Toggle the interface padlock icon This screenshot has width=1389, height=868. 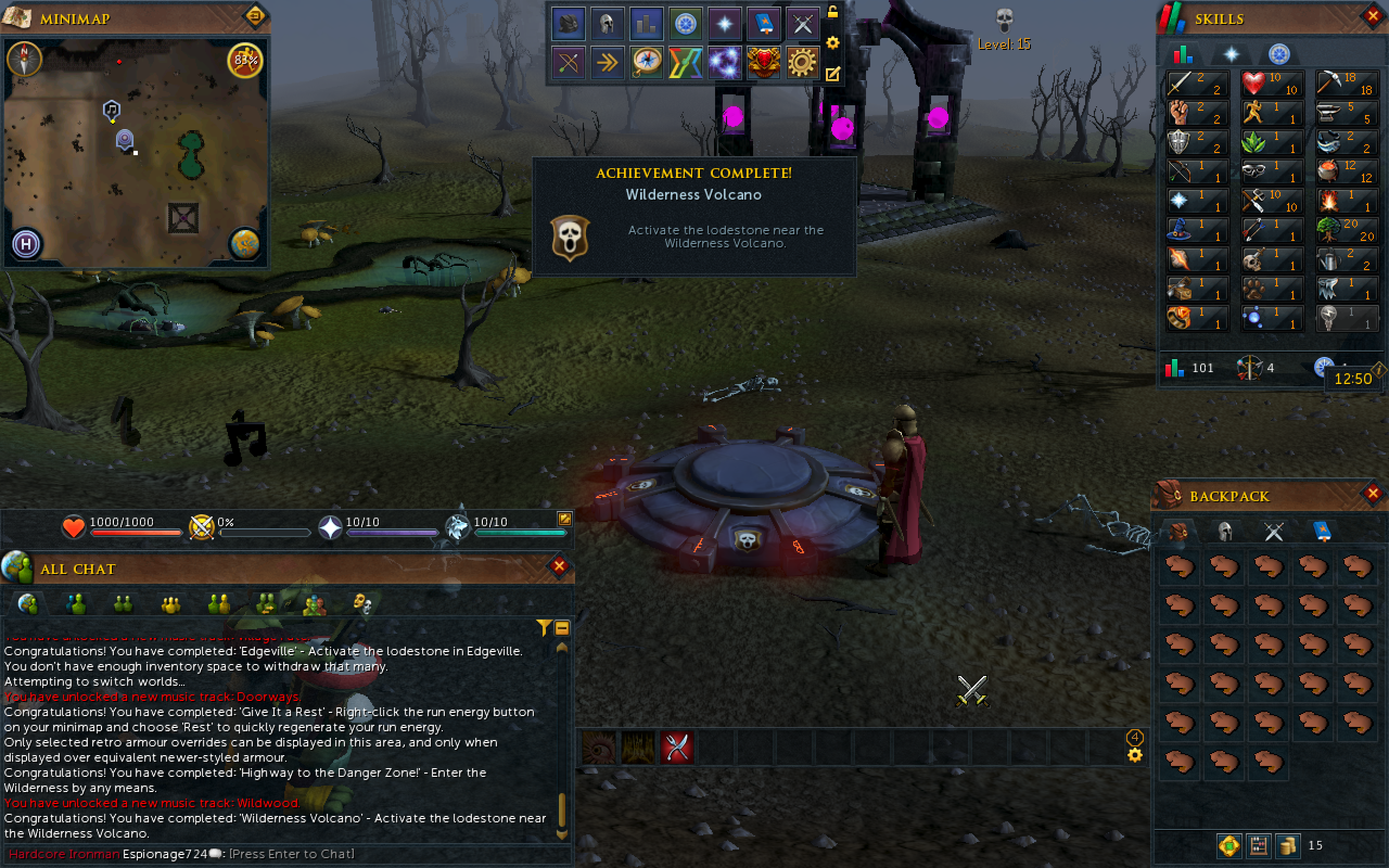832,11
